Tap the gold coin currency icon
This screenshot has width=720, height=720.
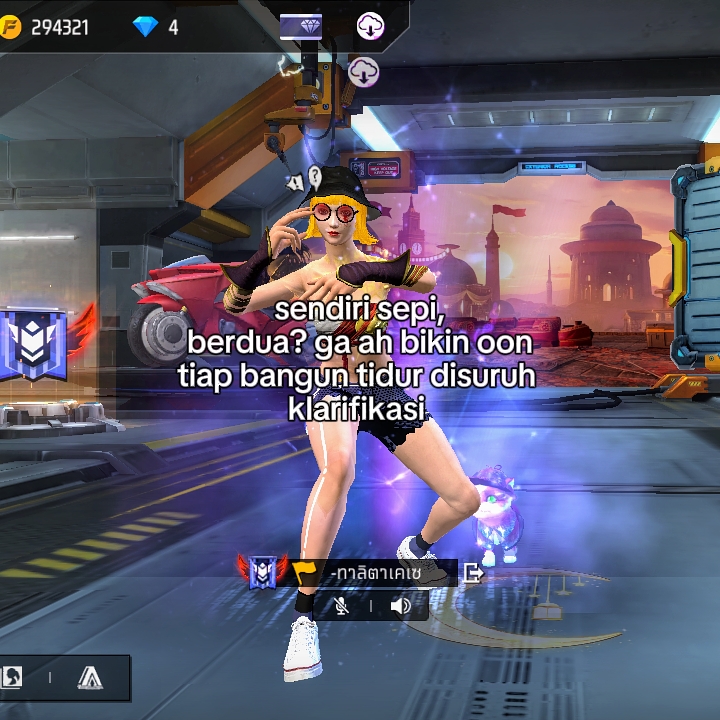[11, 27]
